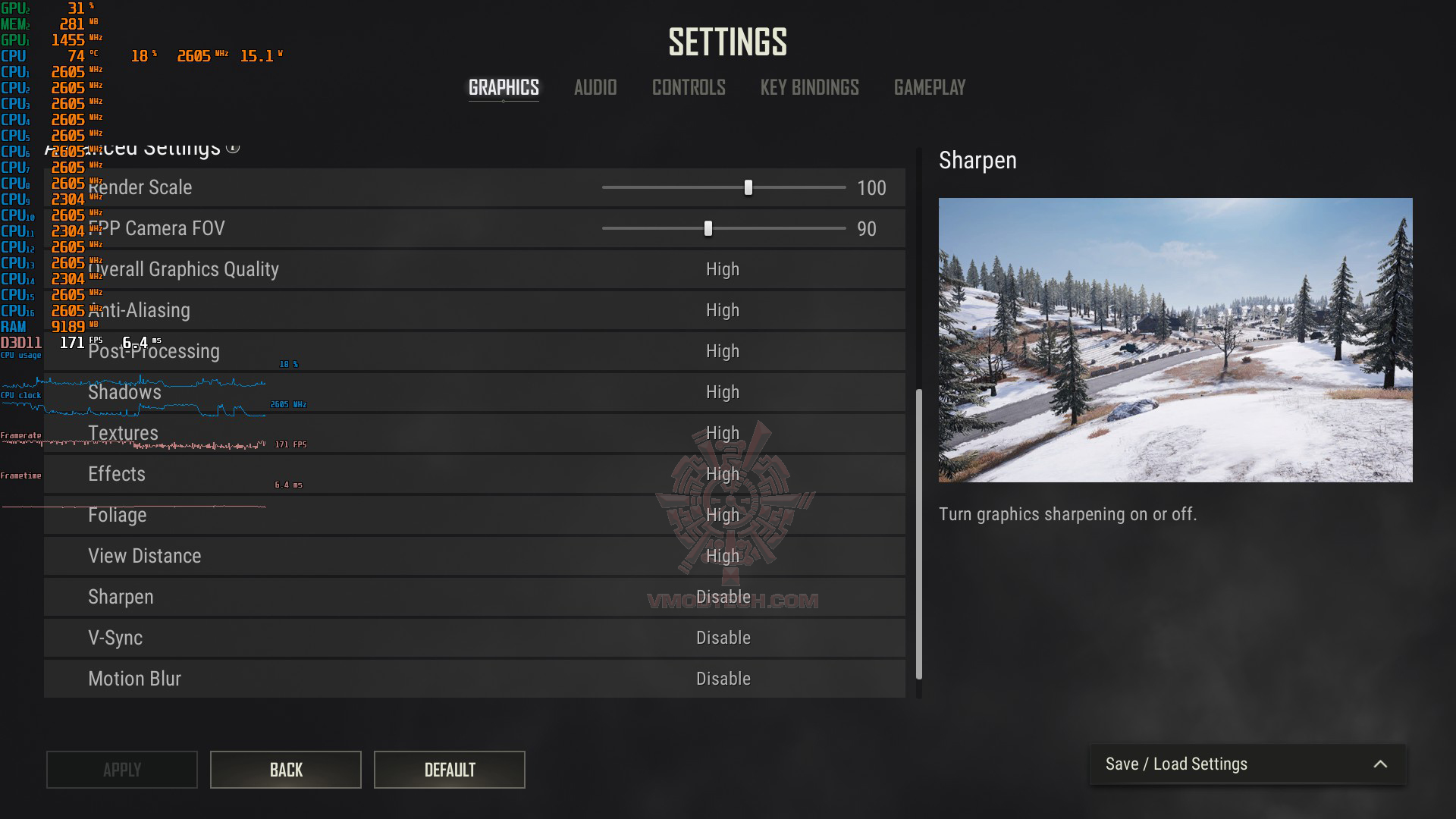Viewport: 1456px width, 819px height.
Task: Change the Post-Processing quality option
Action: click(x=722, y=351)
